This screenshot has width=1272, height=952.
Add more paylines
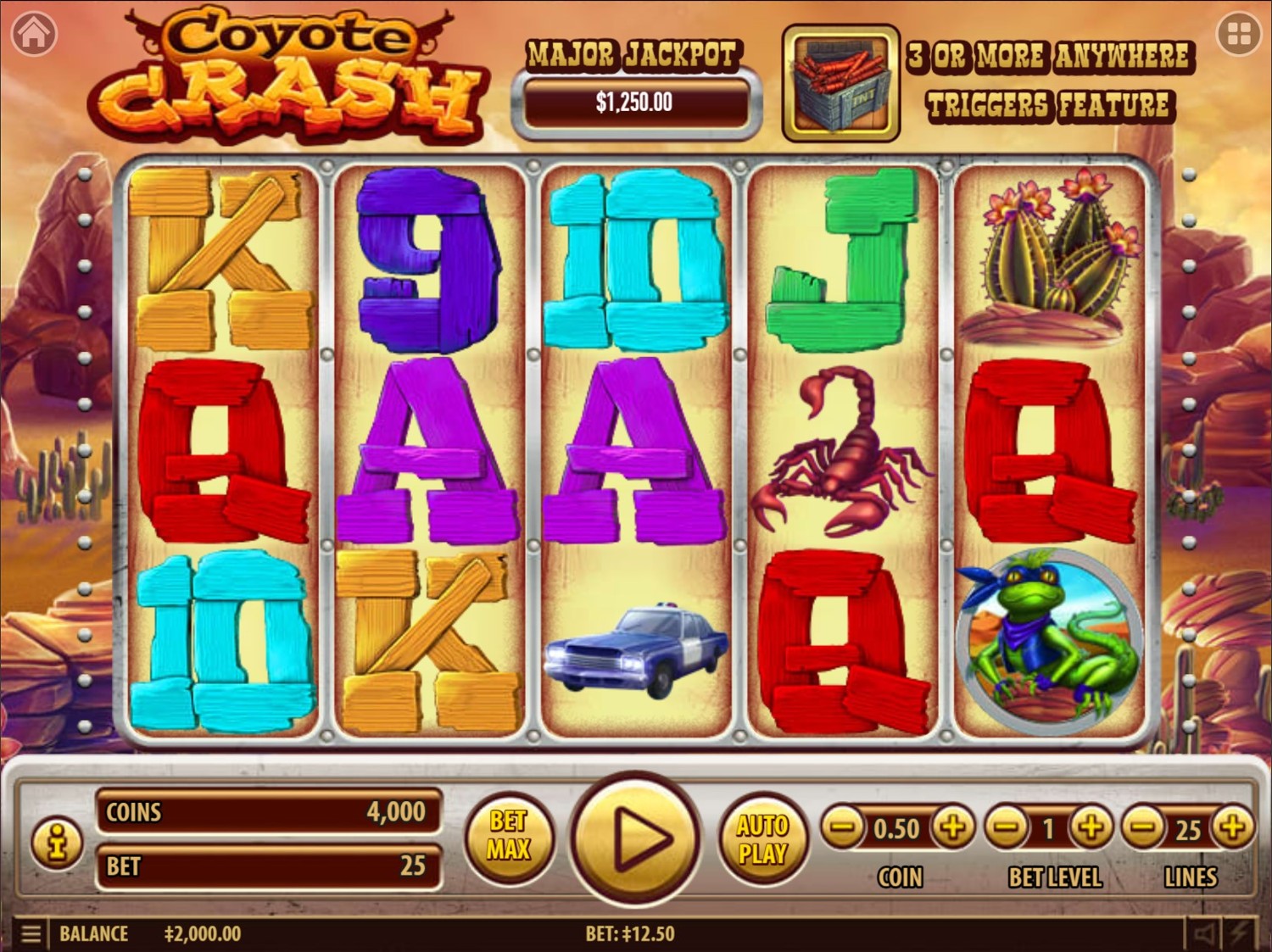tap(1232, 827)
